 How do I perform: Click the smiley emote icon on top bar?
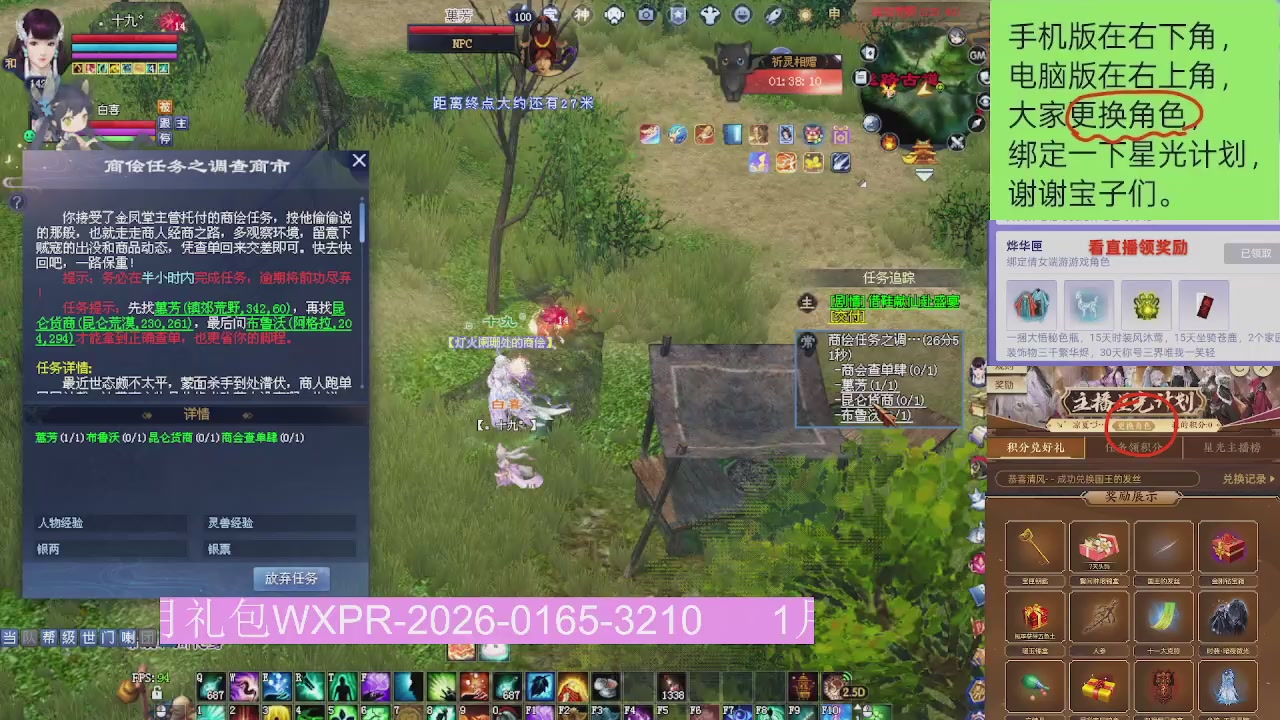point(740,14)
